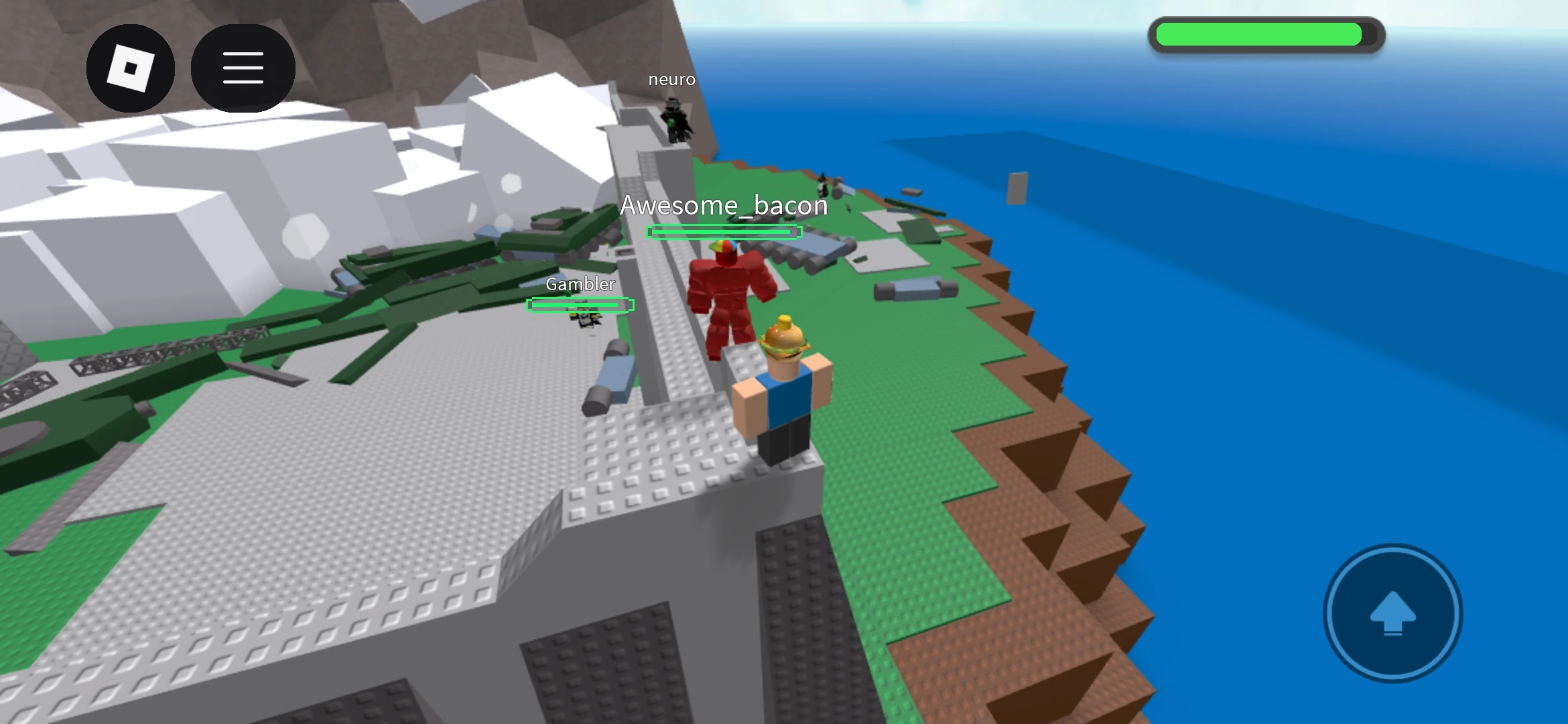Click the Awesome_bacon name label

(724, 206)
